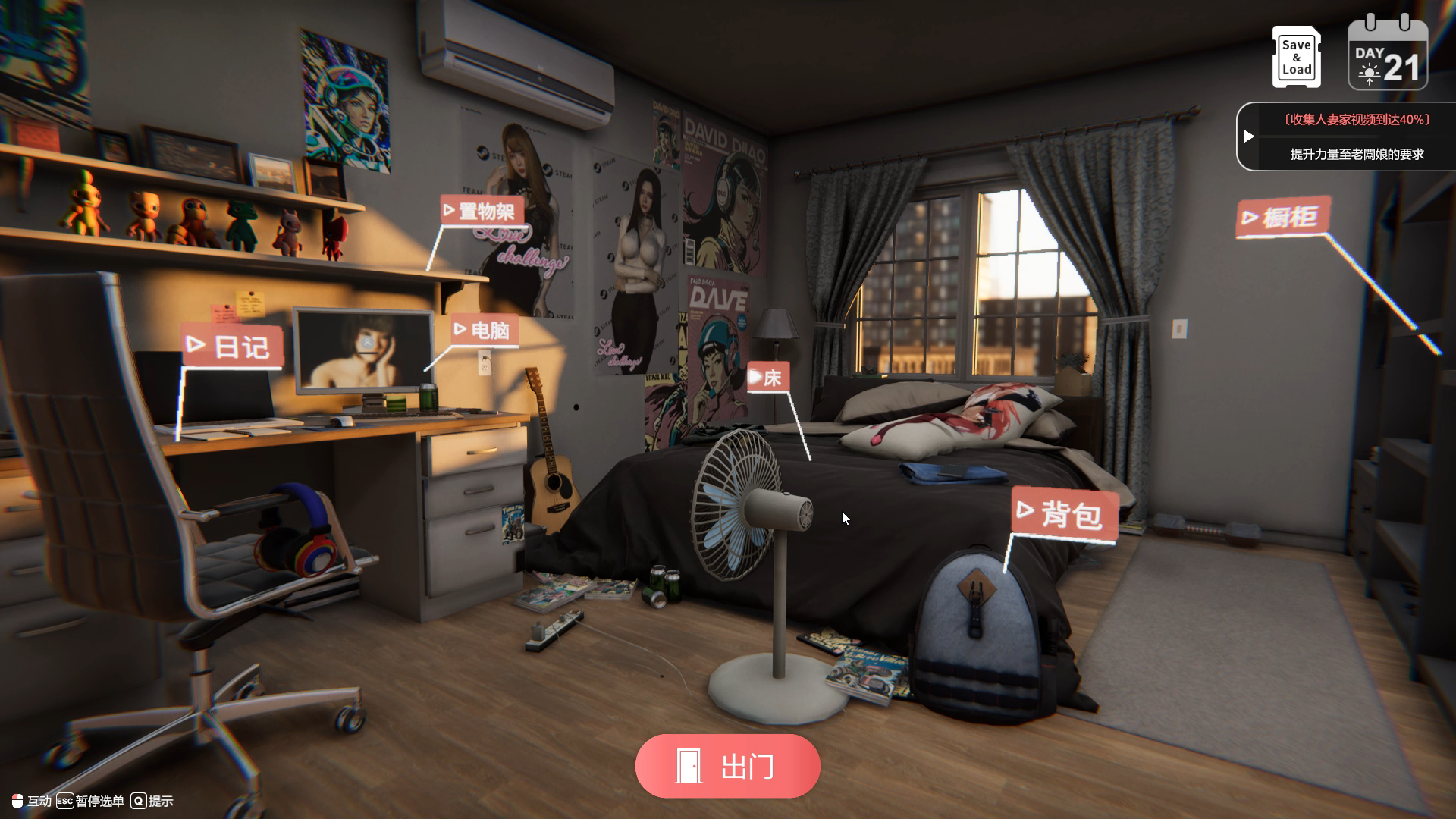1456x819 pixels.
Task: Open the 背包 backpack label
Action: 1063,514
